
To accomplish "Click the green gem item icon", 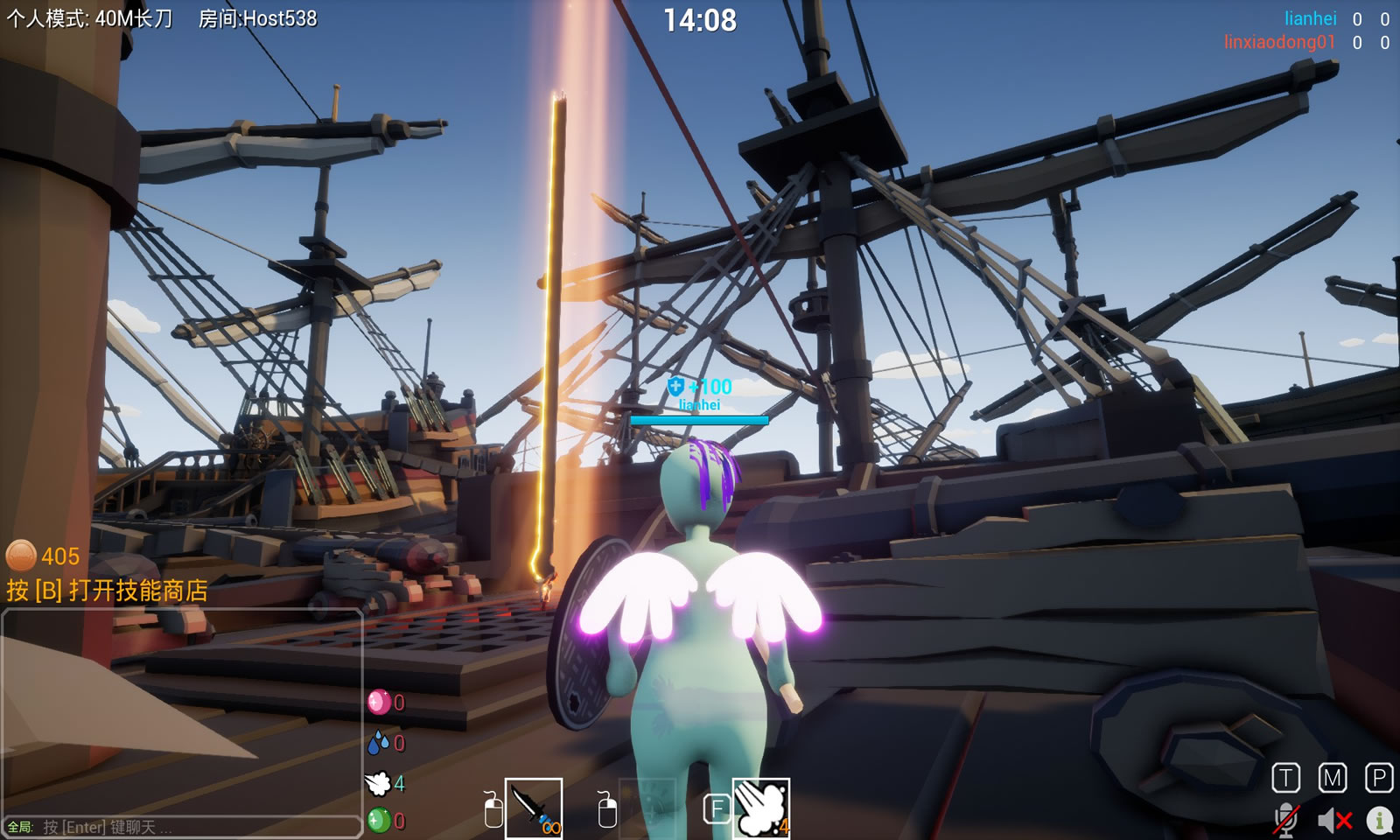I will pyautogui.click(x=378, y=821).
